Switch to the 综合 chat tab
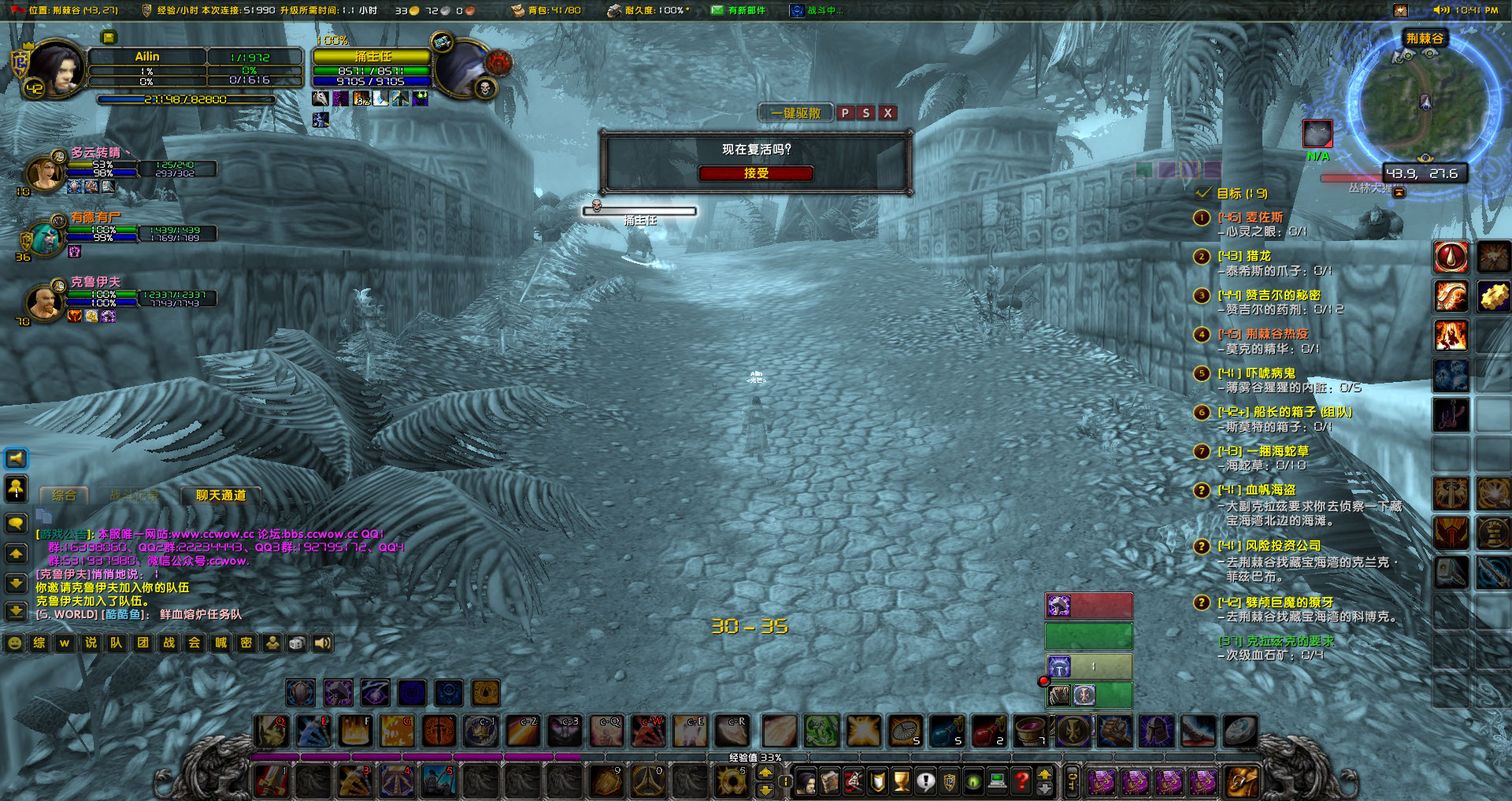Screen dimensions: 1512x801 click(x=65, y=496)
